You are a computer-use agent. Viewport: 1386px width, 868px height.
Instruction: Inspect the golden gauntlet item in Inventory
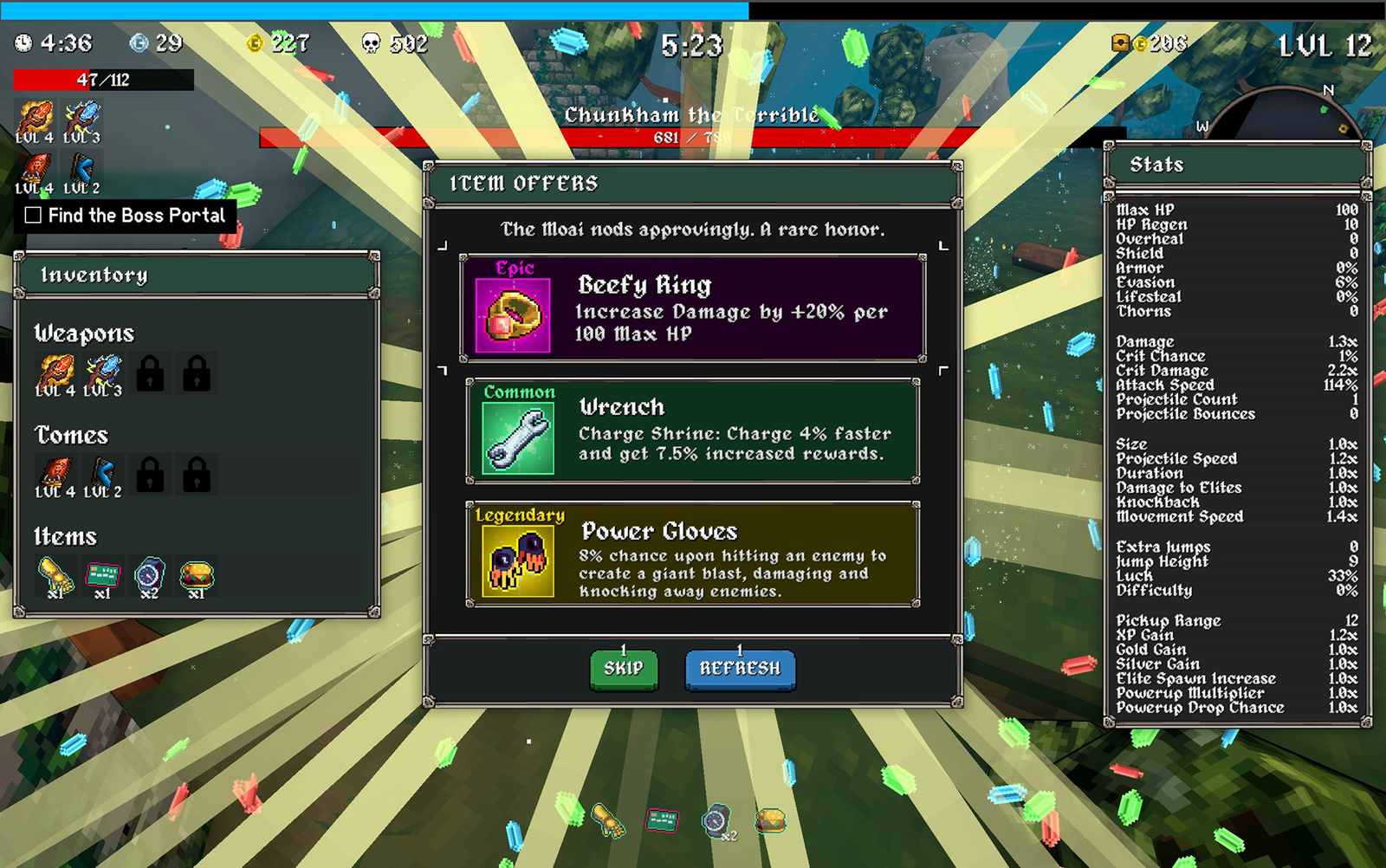(56, 576)
